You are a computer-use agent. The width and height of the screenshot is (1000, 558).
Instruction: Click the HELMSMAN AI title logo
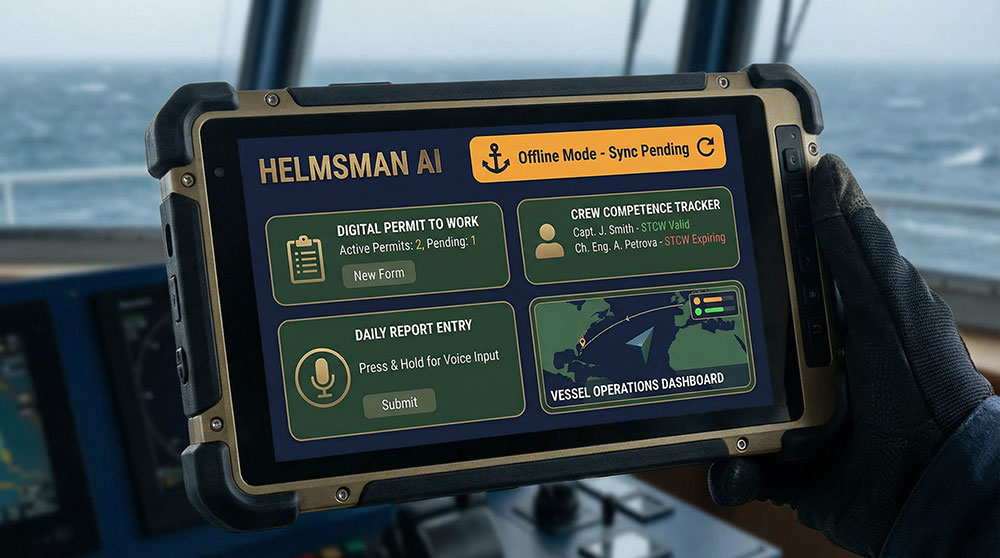[x=350, y=169]
